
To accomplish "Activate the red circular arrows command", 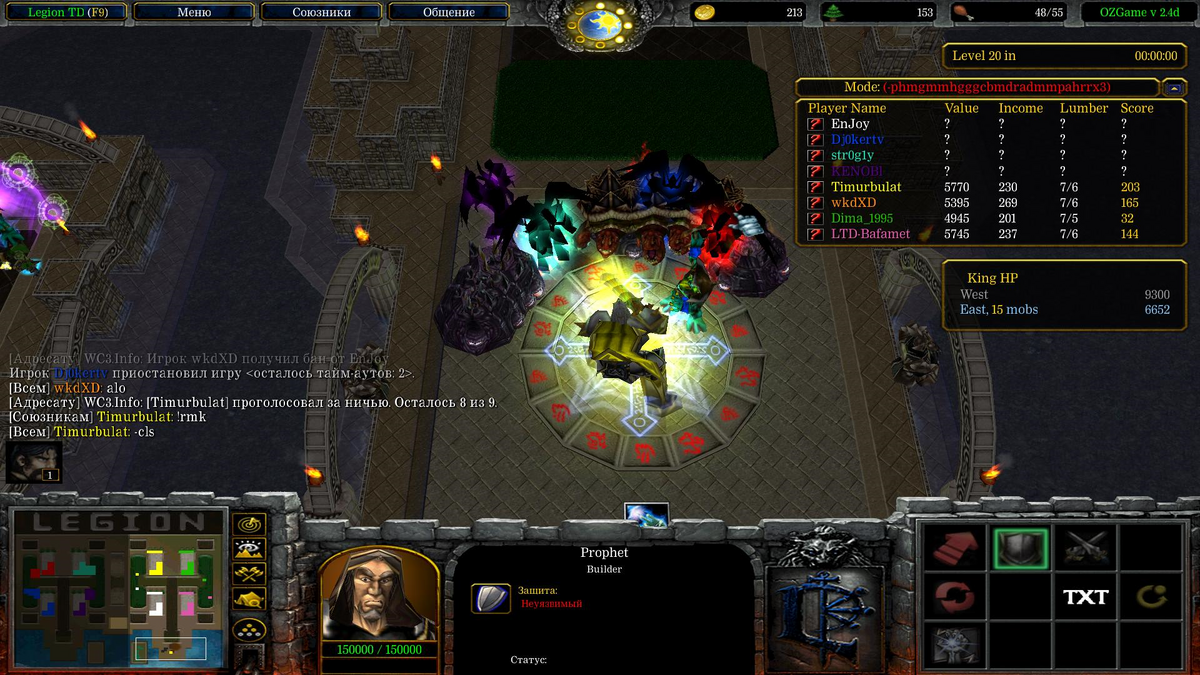I will point(954,597).
